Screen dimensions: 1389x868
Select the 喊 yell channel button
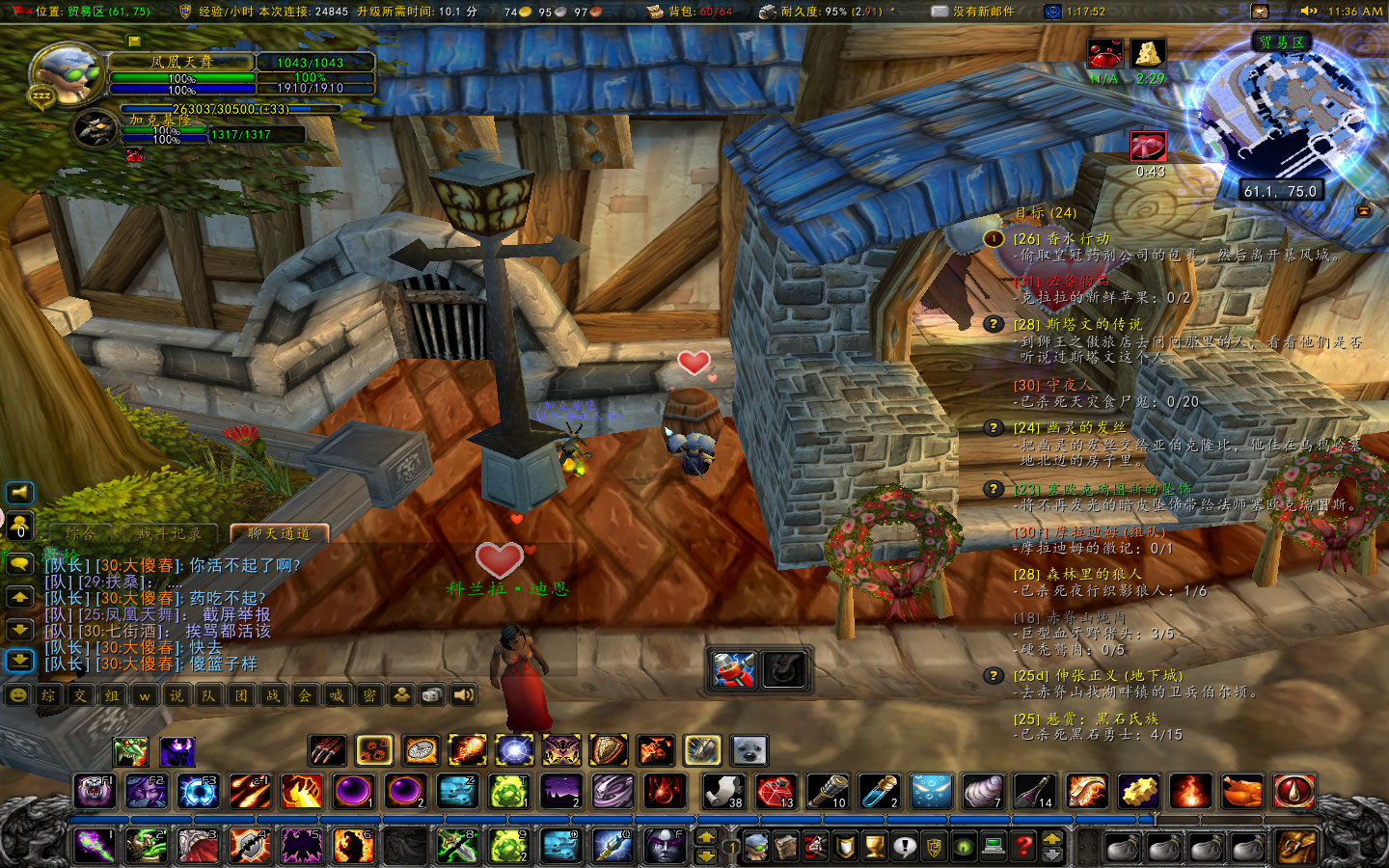337,695
